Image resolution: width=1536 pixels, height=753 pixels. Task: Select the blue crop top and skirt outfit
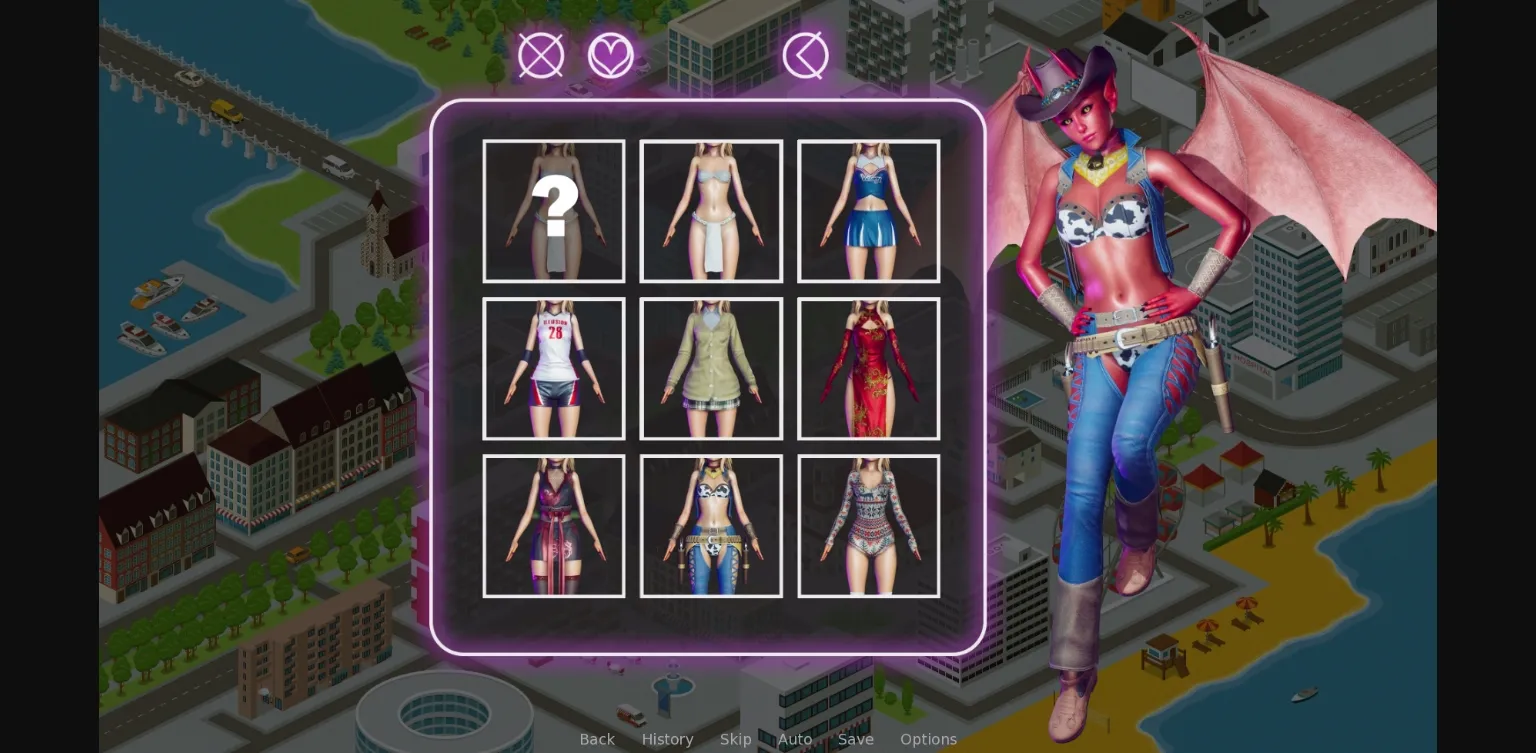pos(868,211)
